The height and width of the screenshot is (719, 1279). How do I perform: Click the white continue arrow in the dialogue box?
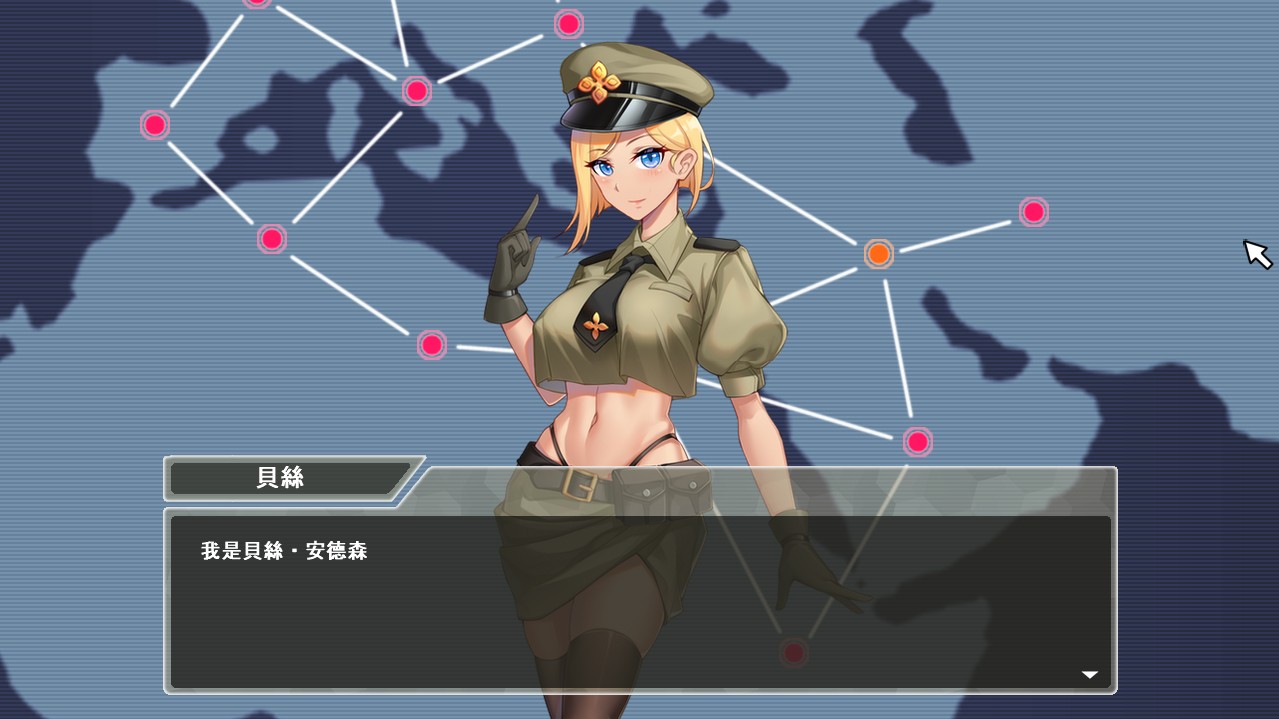(1089, 675)
